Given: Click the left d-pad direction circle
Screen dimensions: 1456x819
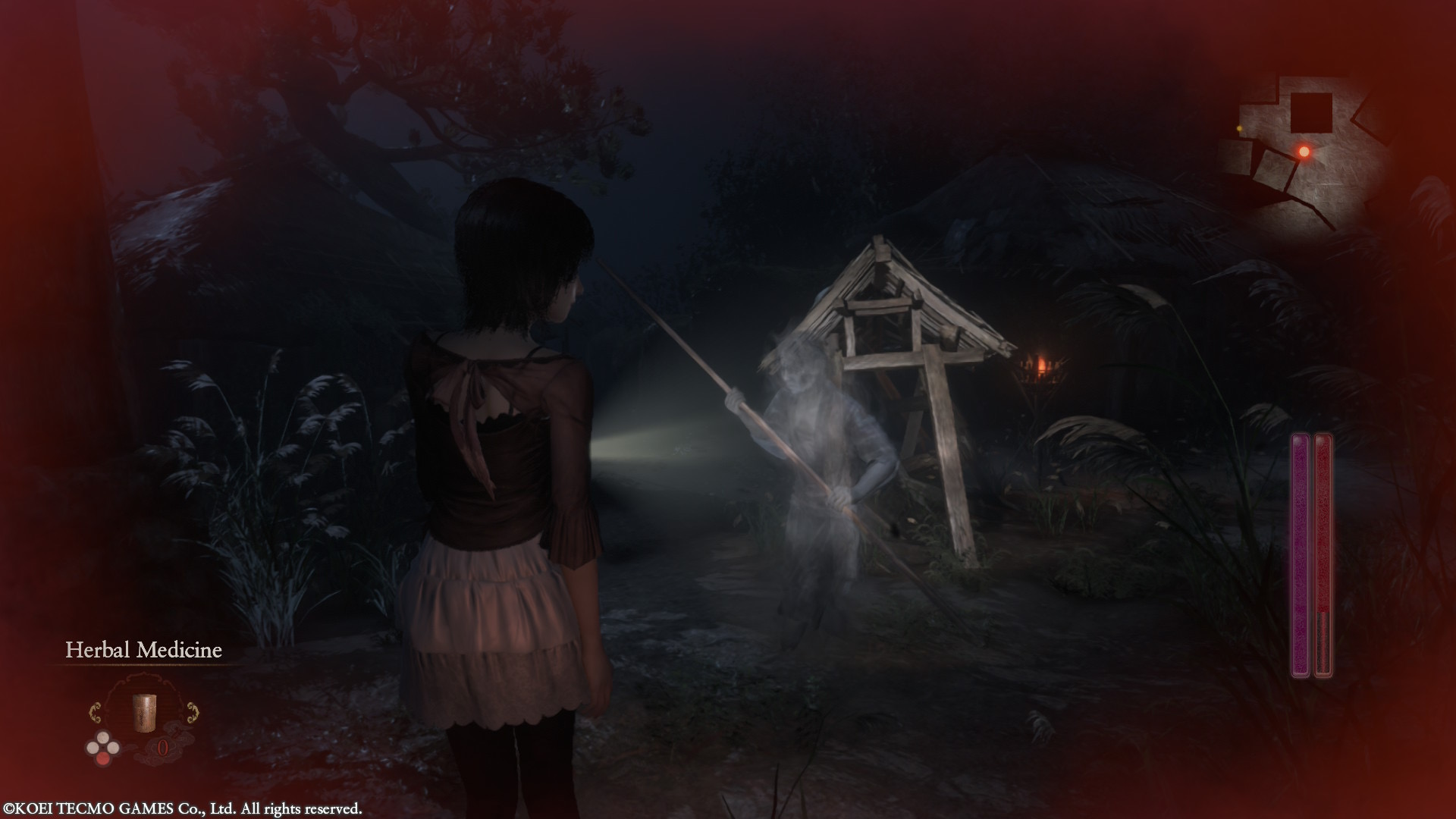Looking at the screenshot, I should pyautogui.click(x=93, y=747).
